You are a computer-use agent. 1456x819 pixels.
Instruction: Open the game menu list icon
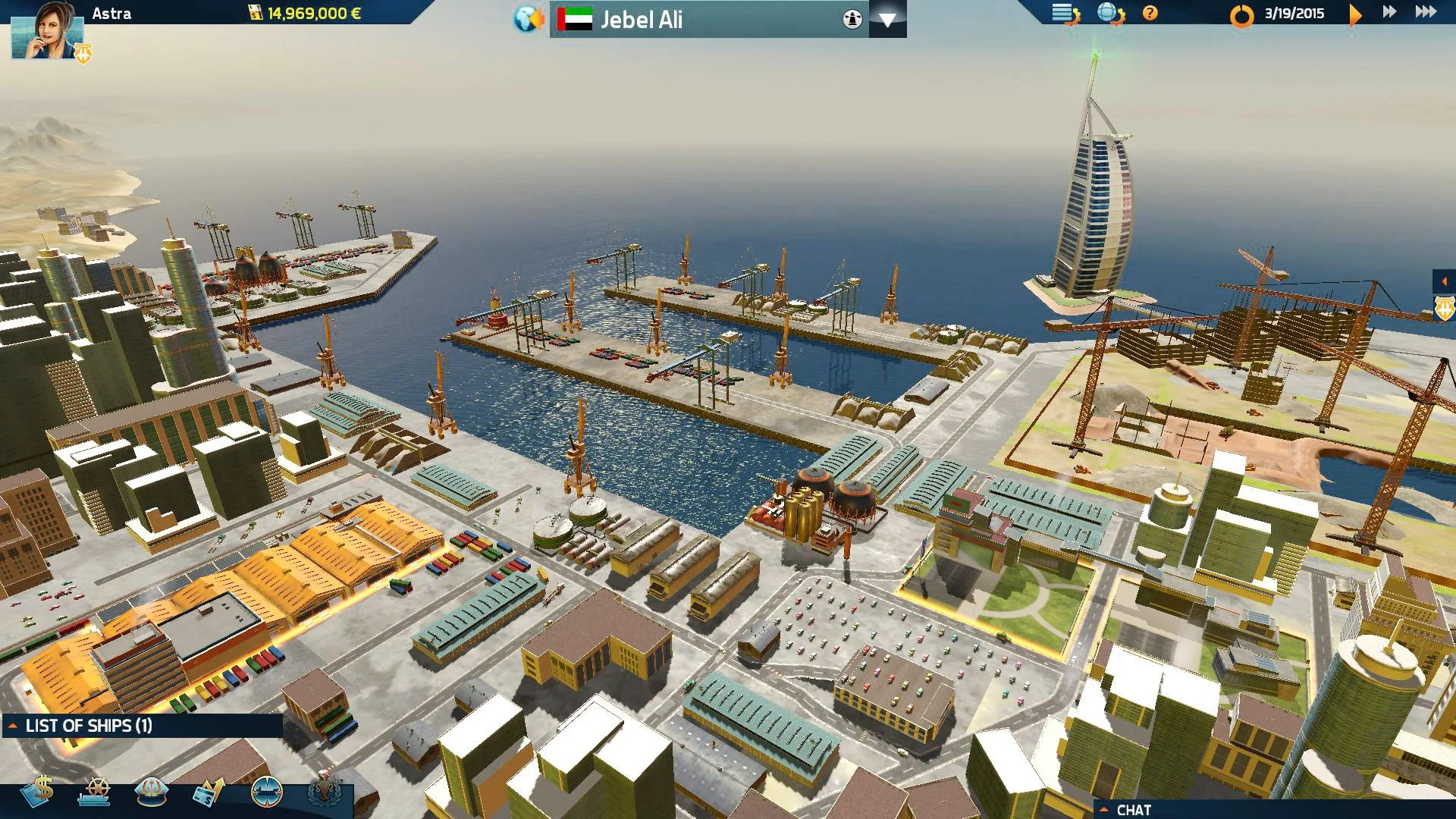[x=1064, y=11]
